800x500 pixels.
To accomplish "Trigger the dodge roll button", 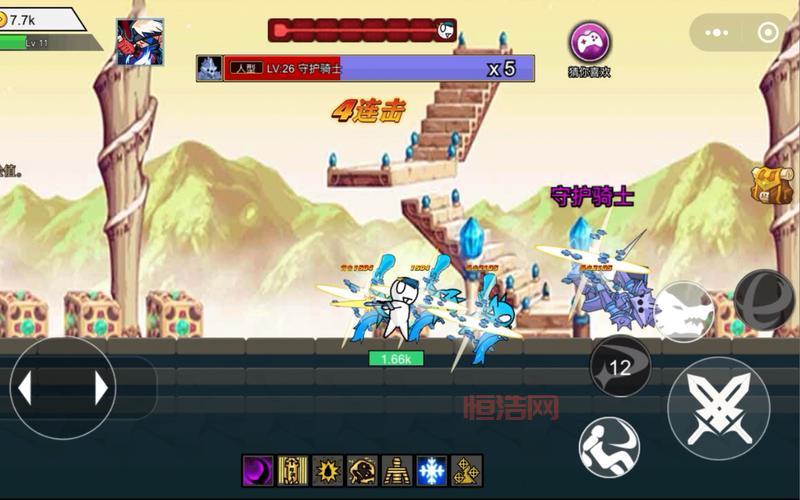I will tap(609, 446).
